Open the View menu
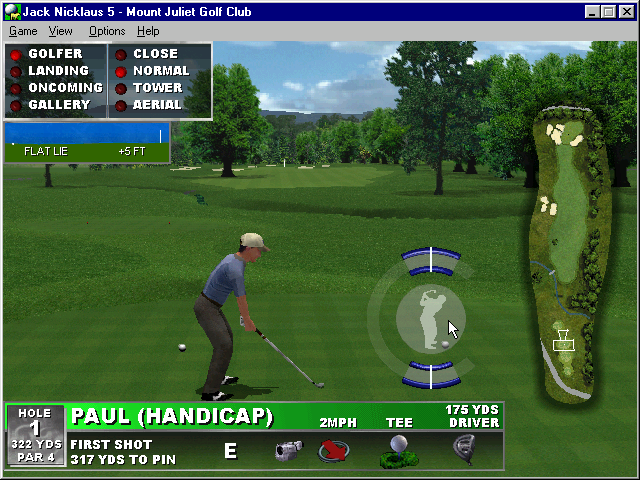This screenshot has width=640, height=480. tap(60, 31)
